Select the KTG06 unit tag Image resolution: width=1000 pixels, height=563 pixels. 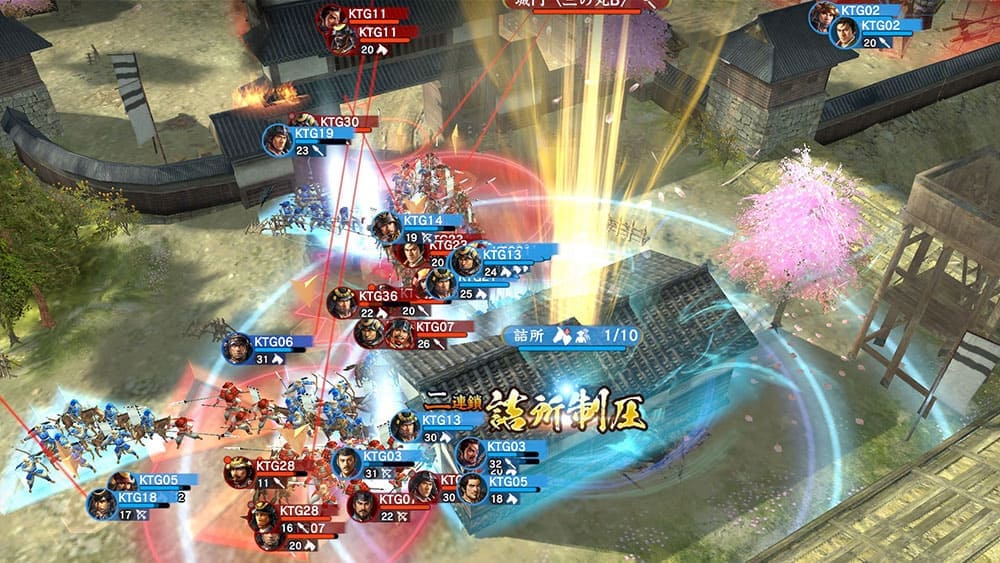pyautogui.click(x=271, y=342)
